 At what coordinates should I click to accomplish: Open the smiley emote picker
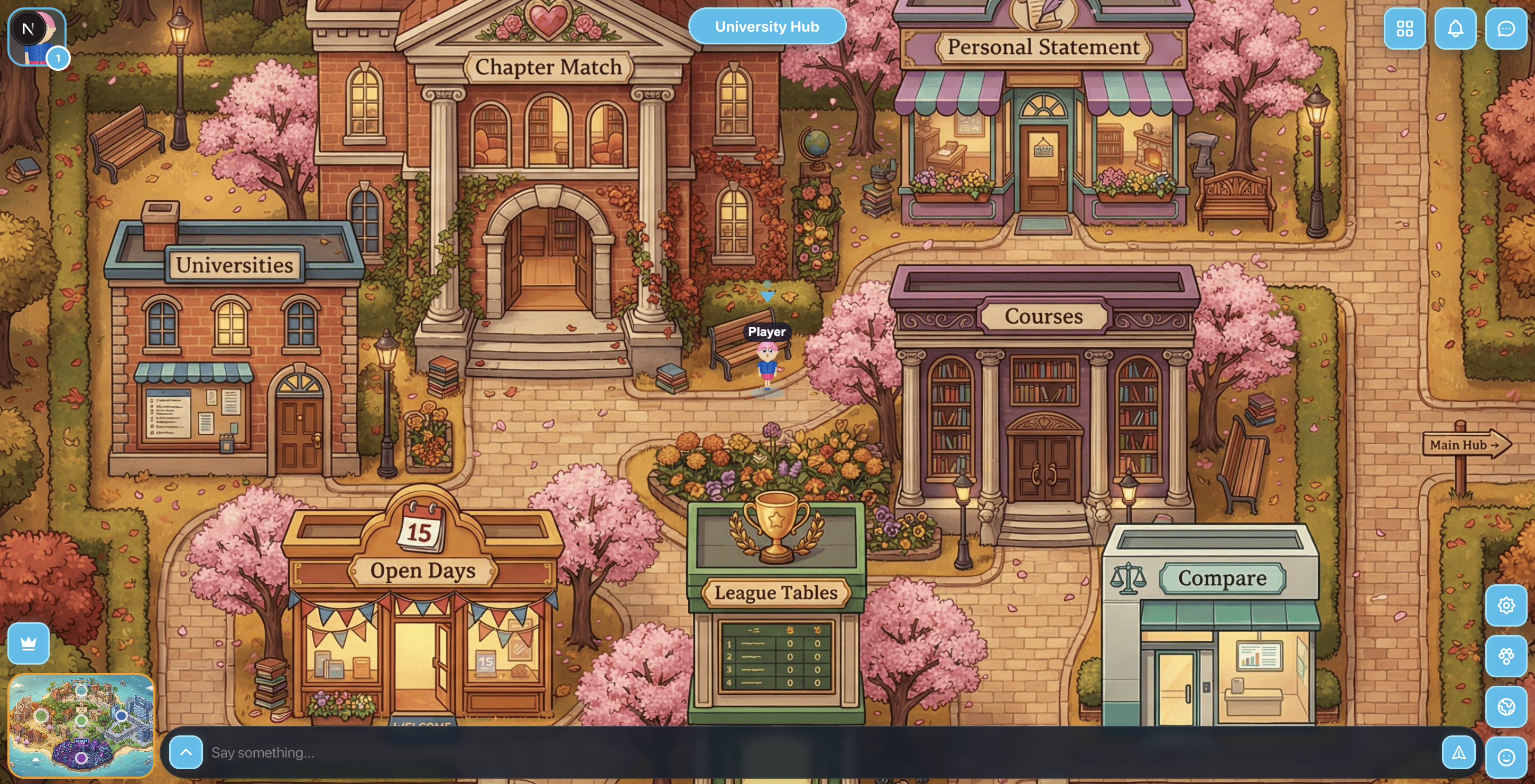(1506, 757)
